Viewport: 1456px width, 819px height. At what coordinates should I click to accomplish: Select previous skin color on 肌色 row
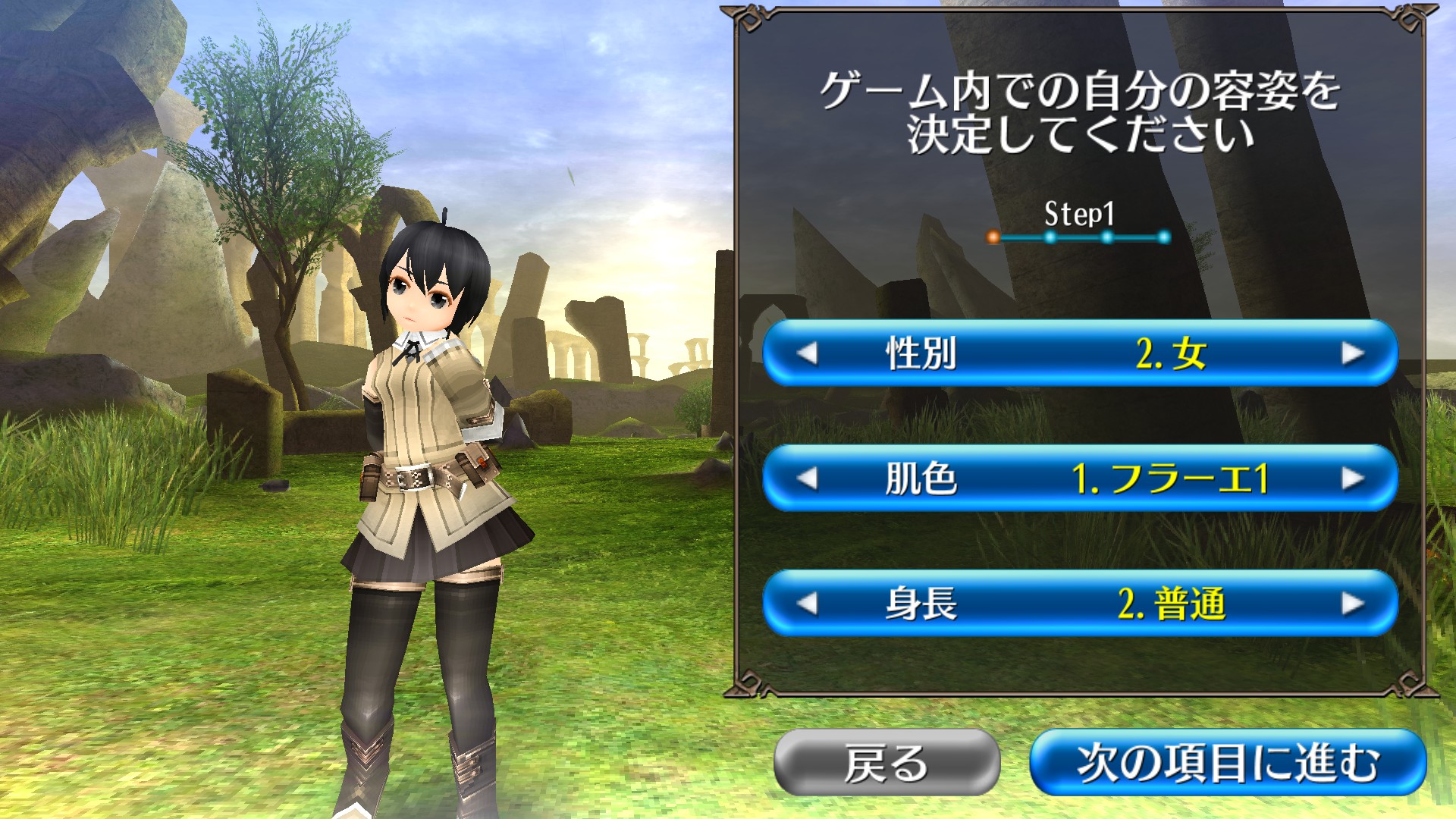point(808,479)
